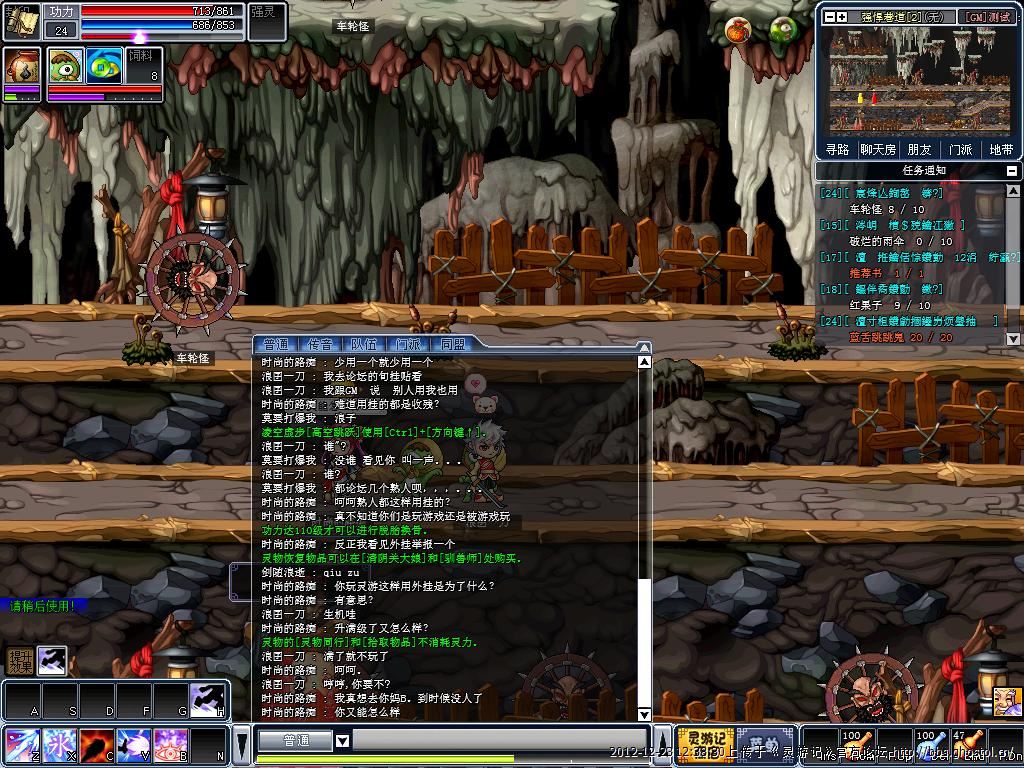Switch to the 普通 chat tab
Viewport: 1024px width, 768px height.
(276, 343)
